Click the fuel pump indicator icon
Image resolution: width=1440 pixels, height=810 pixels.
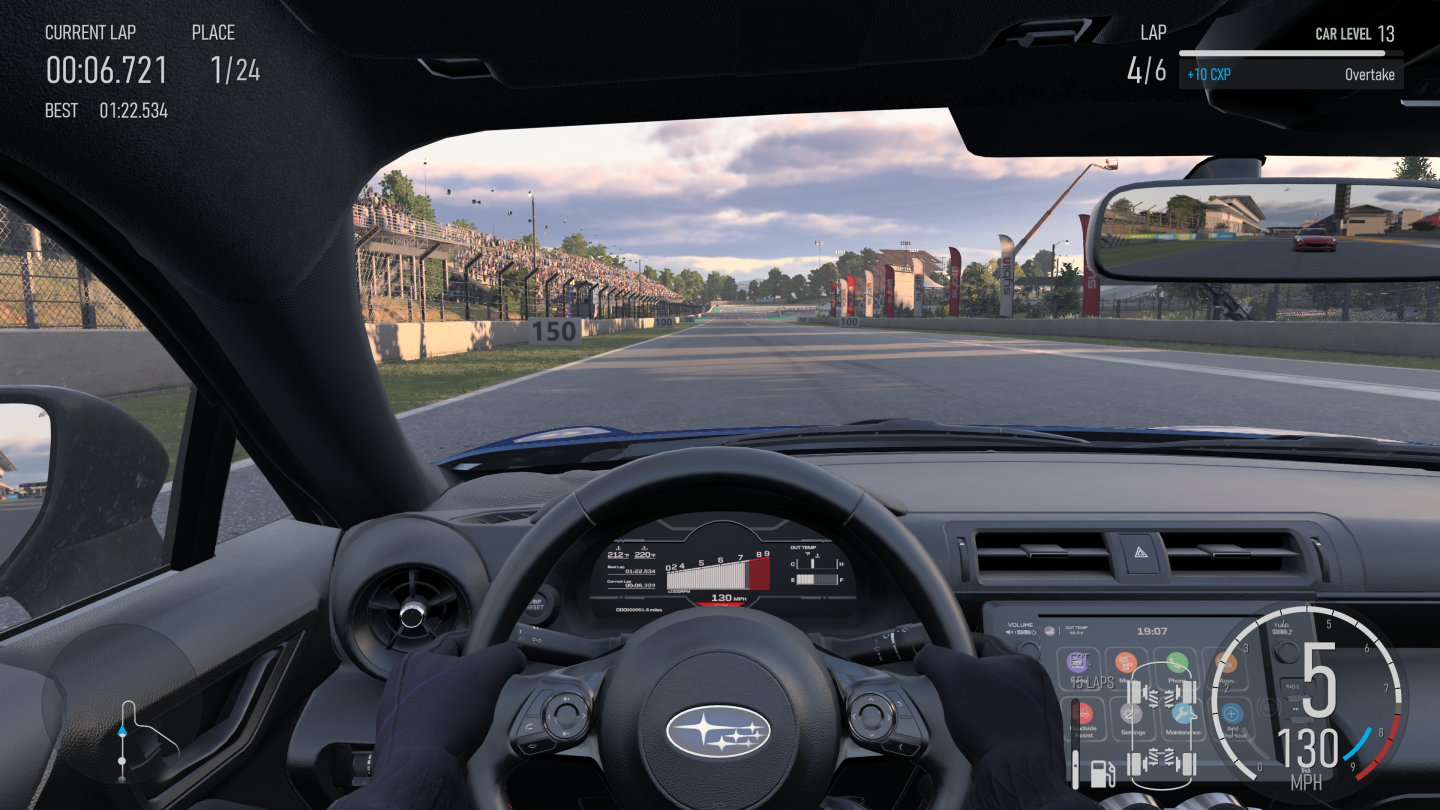pyautogui.click(x=1102, y=772)
